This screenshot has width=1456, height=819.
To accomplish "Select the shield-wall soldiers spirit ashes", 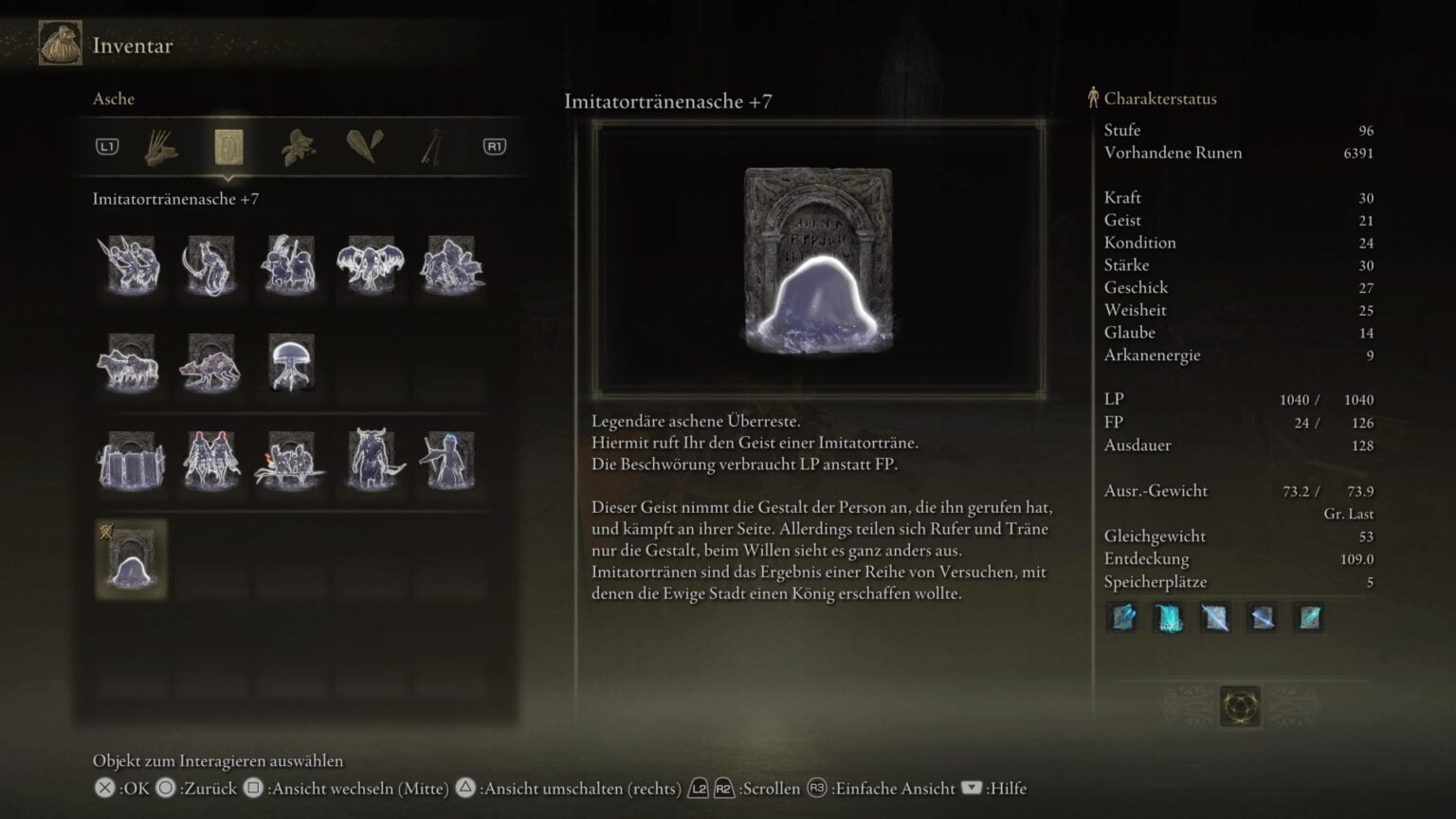I will click(131, 462).
